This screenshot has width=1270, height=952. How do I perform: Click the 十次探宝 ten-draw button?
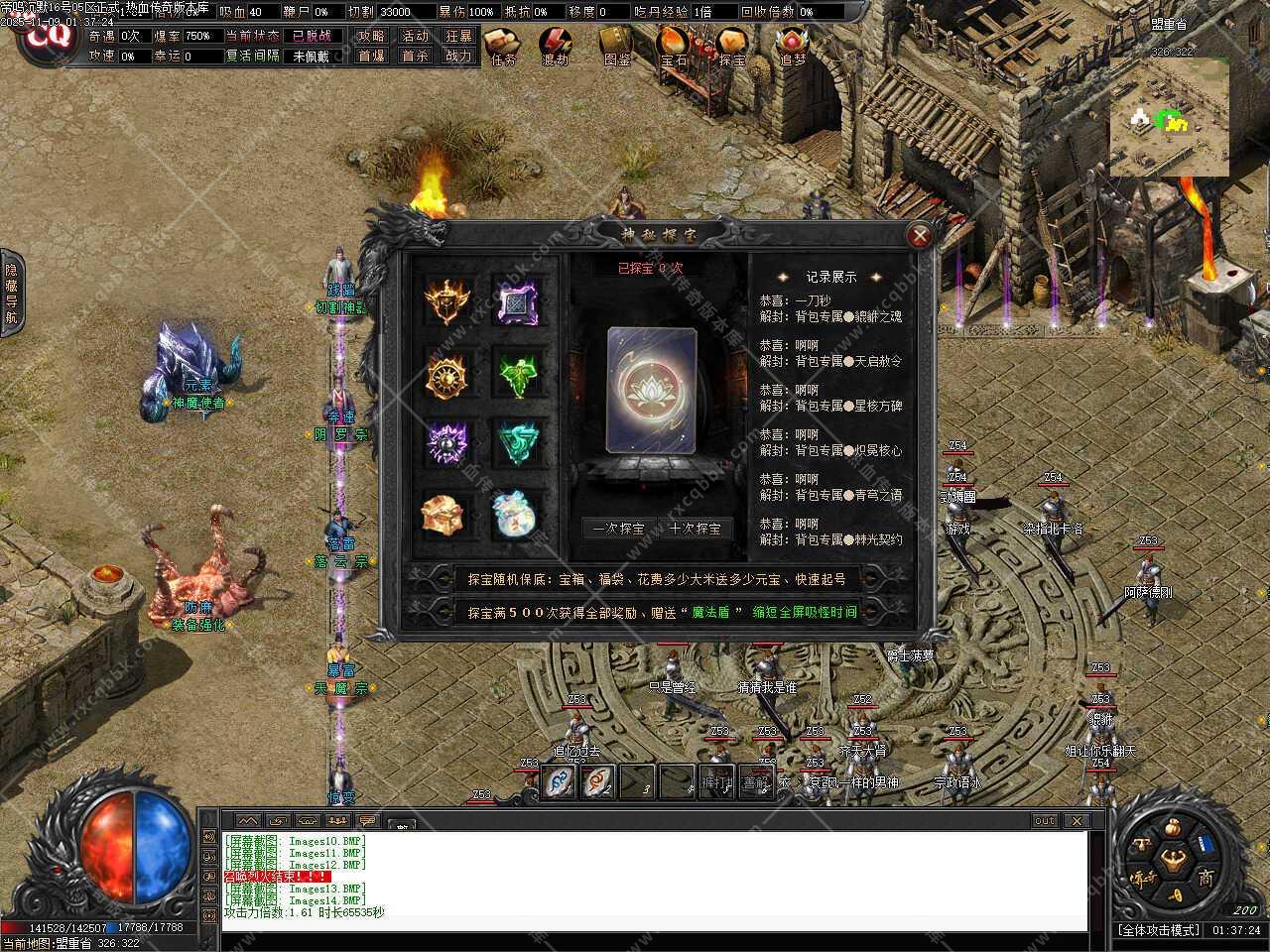[x=695, y=529]
